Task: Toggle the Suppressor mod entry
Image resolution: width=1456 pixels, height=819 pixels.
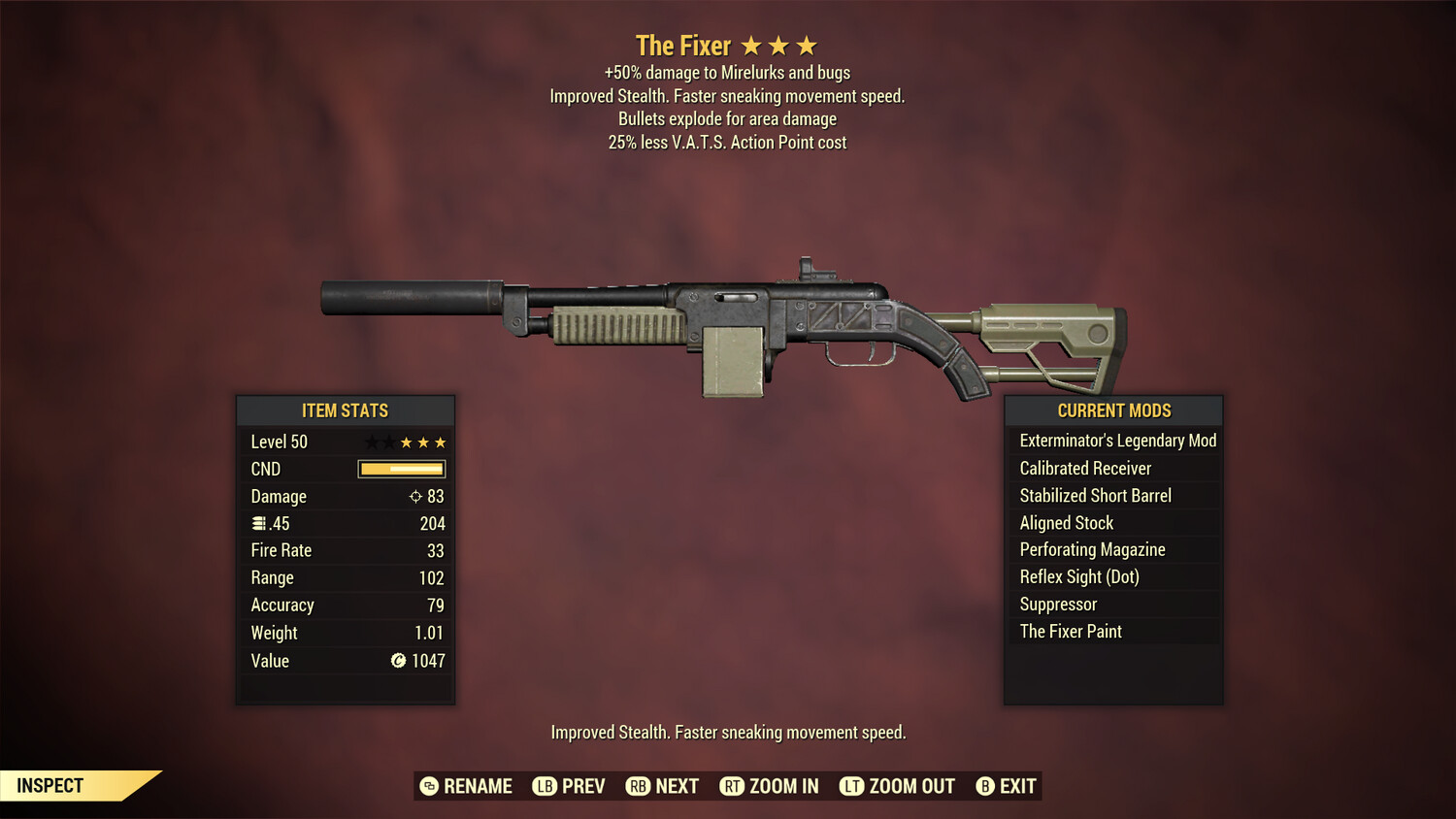Action: click(1057, 604)
